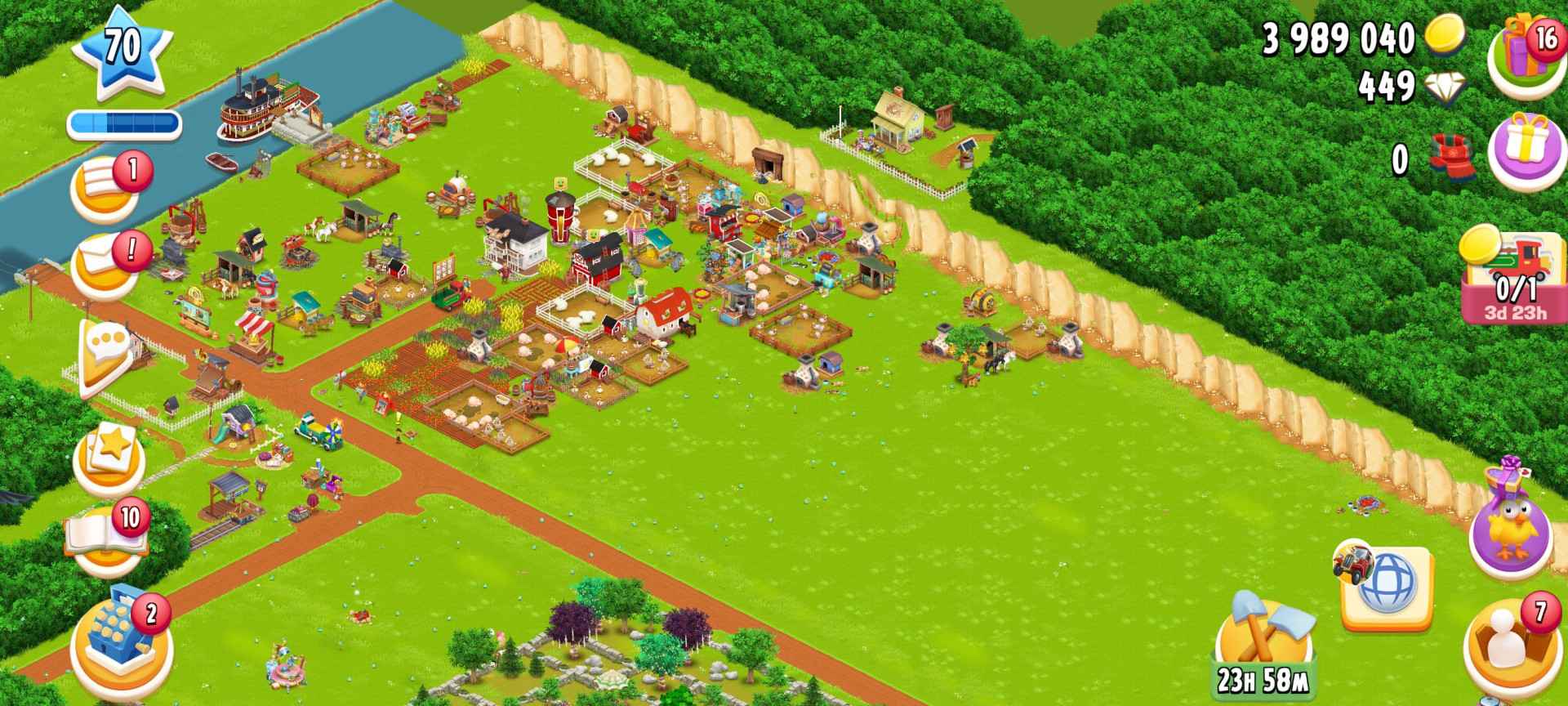Check the blue experience progress bar

[125, 123]
